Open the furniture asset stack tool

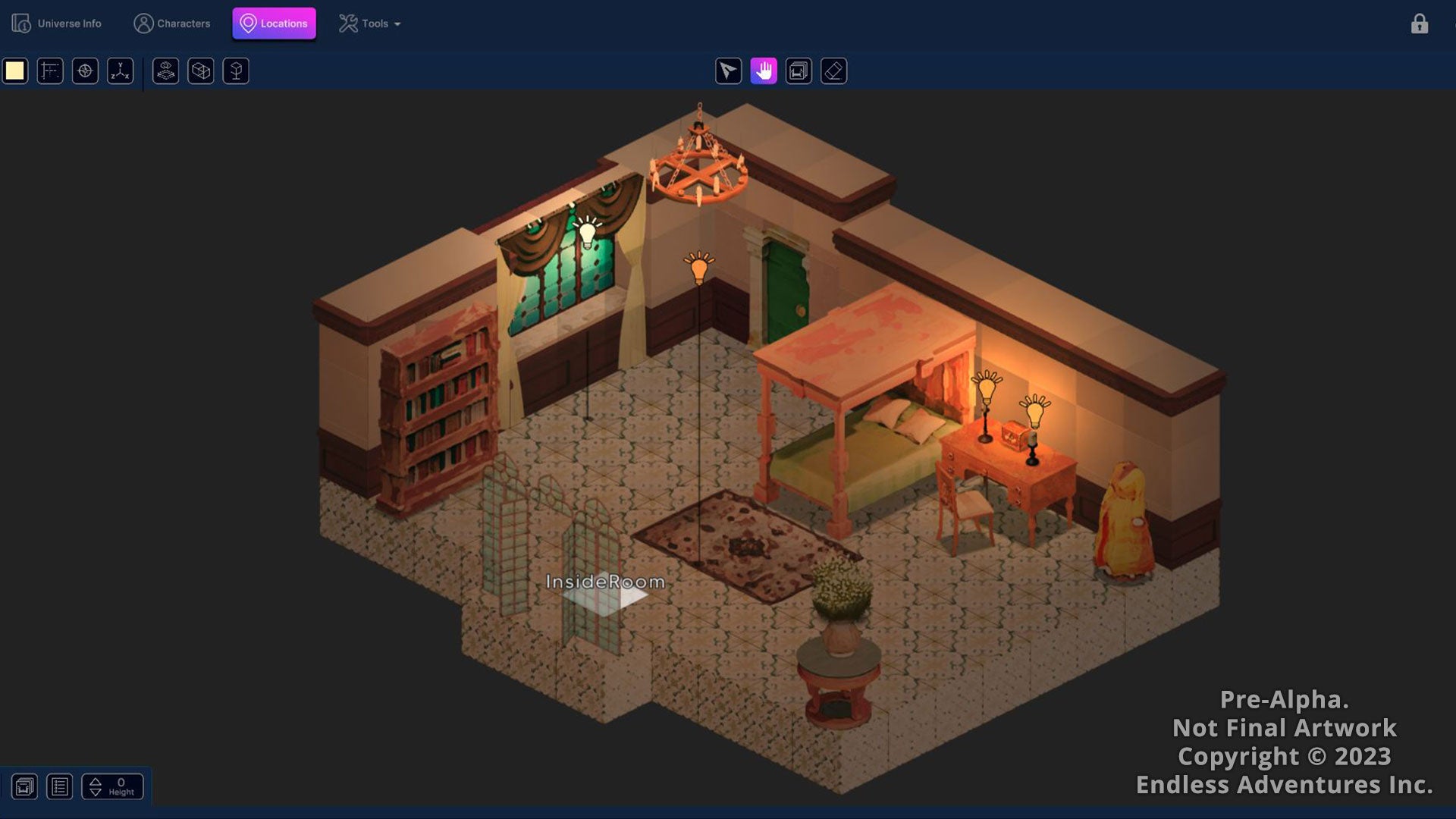point(165,71)
